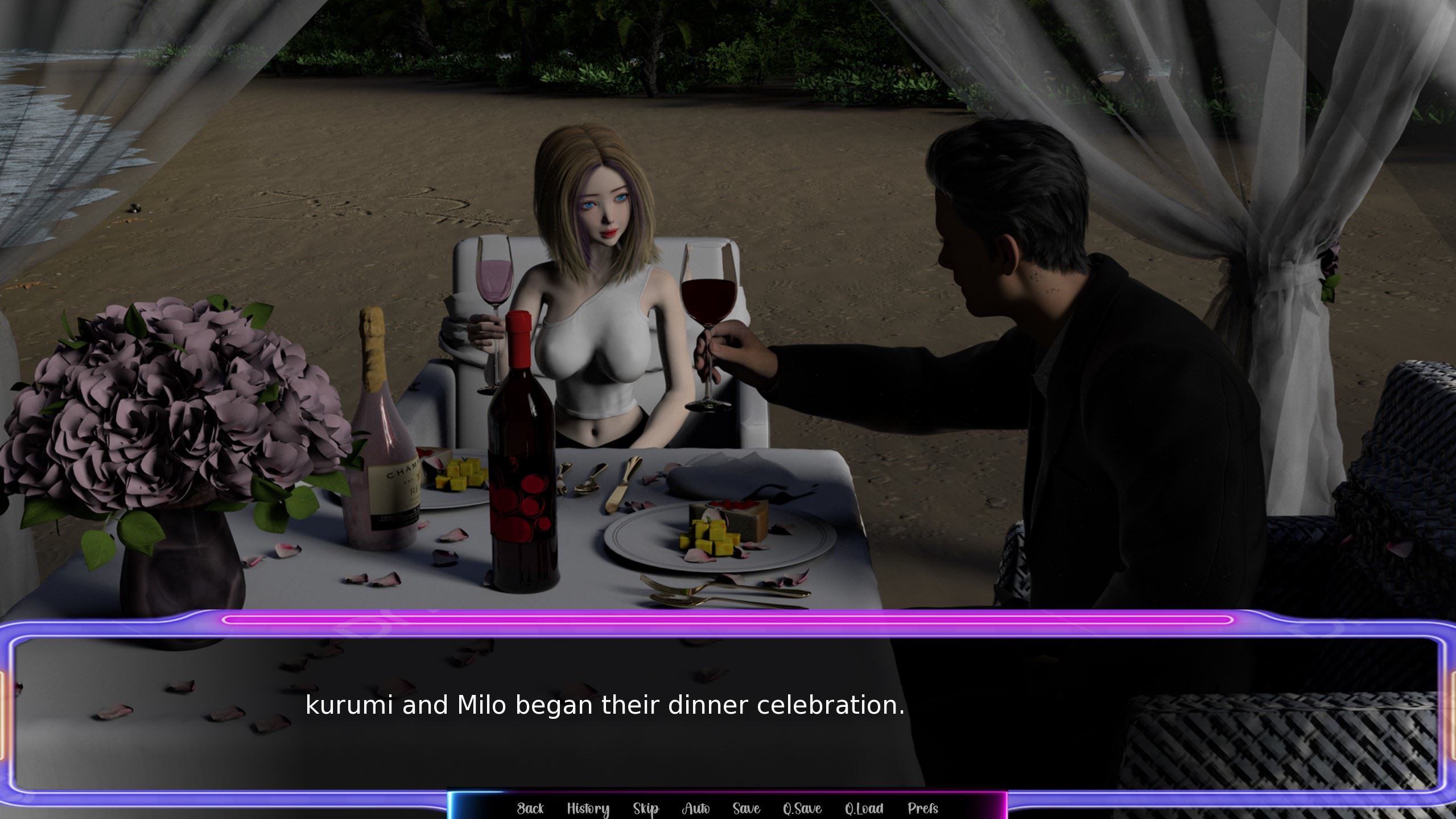Open the Save game screen

pos(746,808)
